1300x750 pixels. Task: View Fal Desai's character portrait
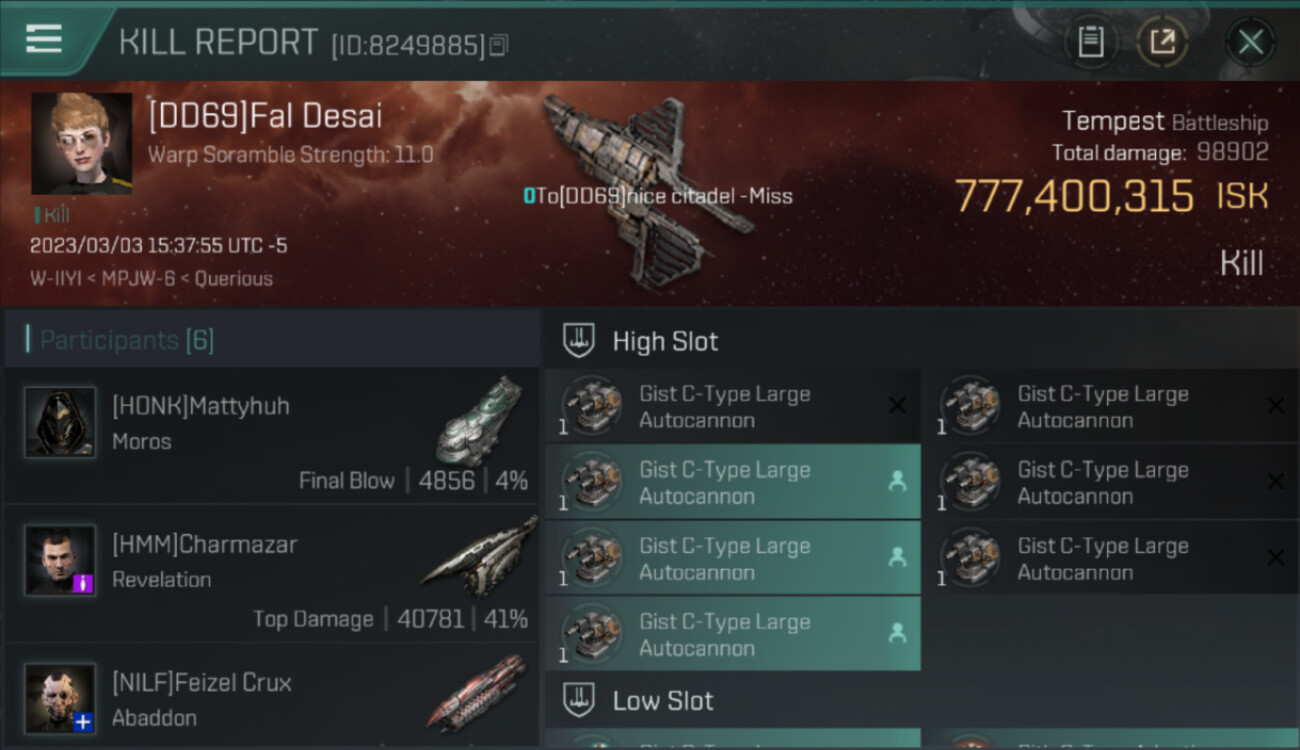click(x=81, y=143)
